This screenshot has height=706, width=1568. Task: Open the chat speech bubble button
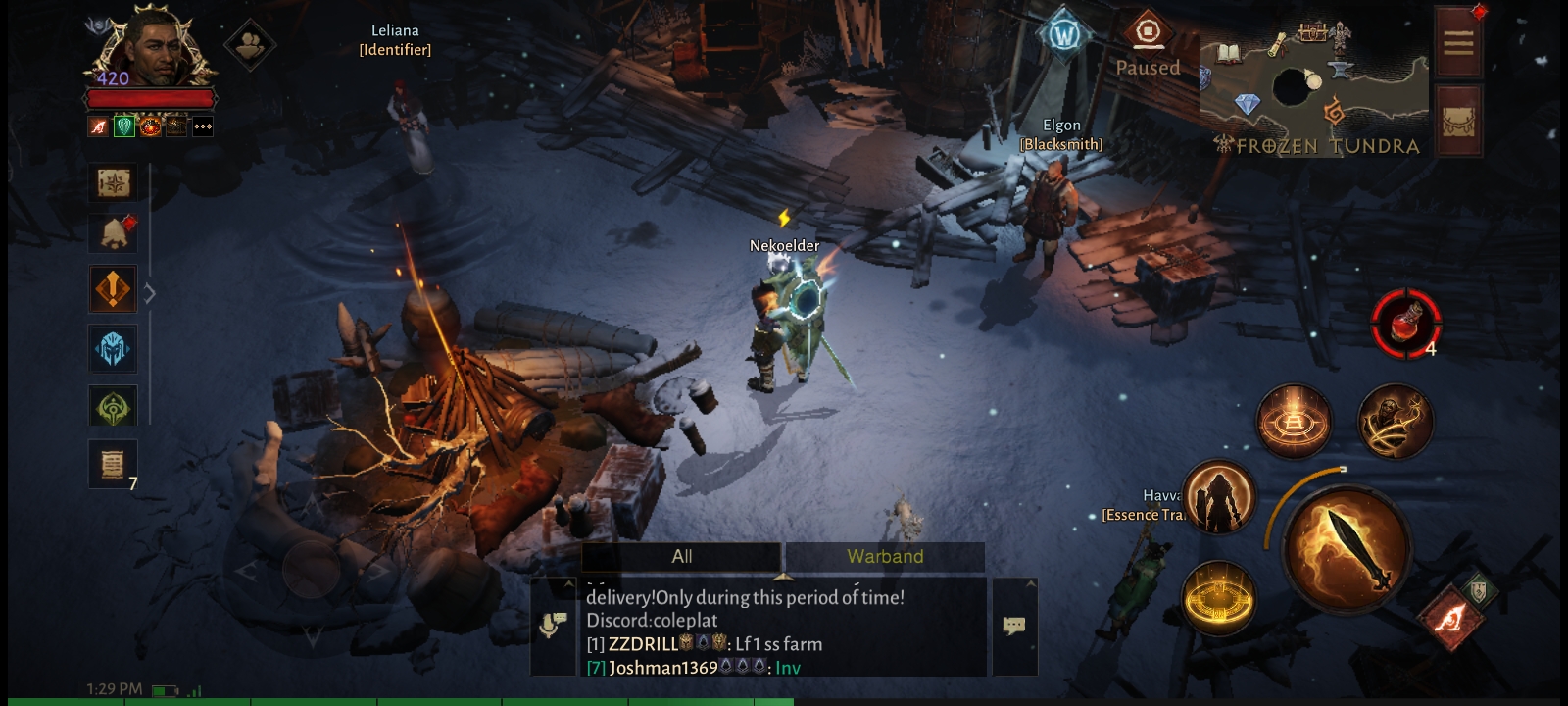[1014, 626]
